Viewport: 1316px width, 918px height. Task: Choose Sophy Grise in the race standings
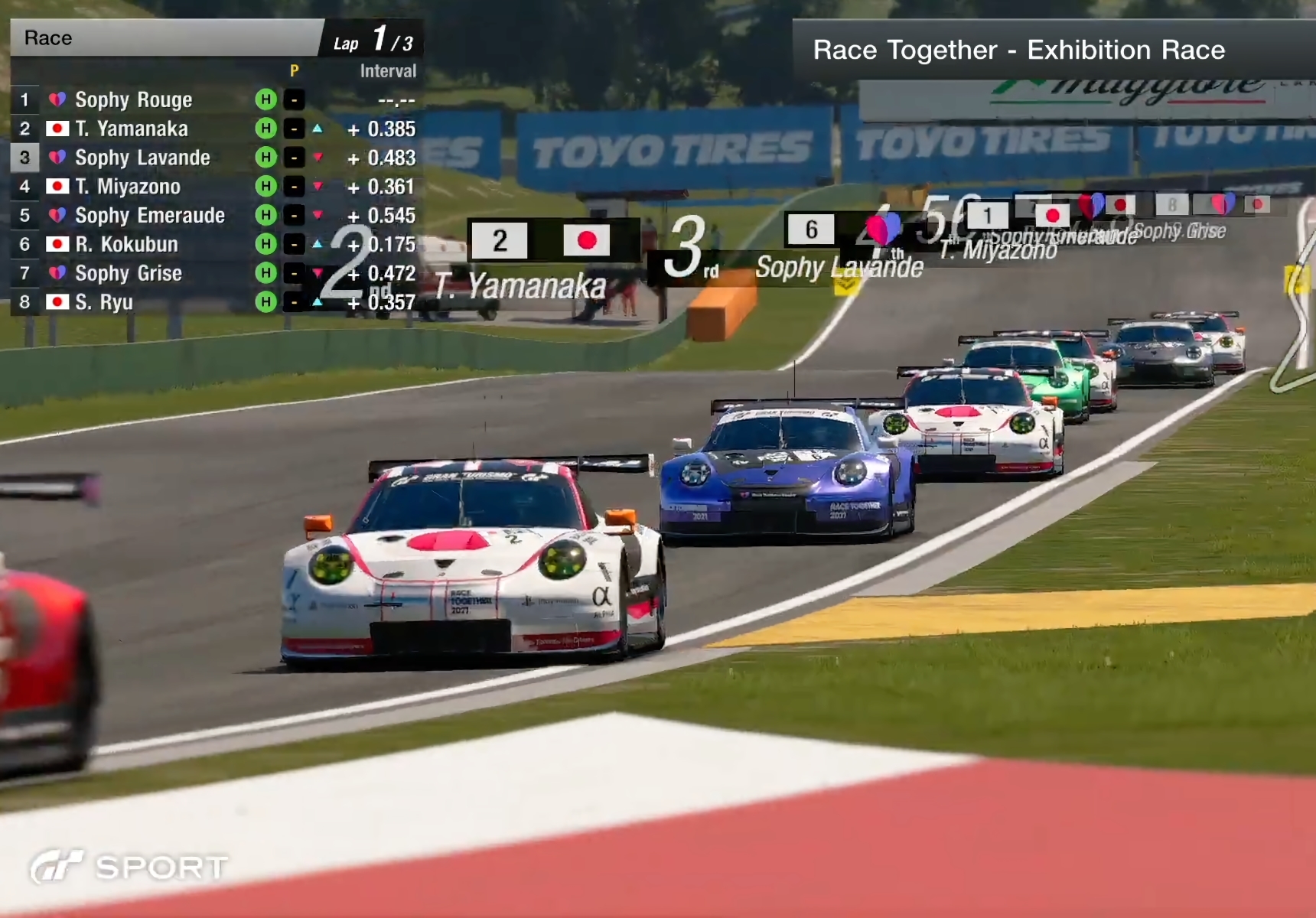pyautogui.click(x=129, y=273)
